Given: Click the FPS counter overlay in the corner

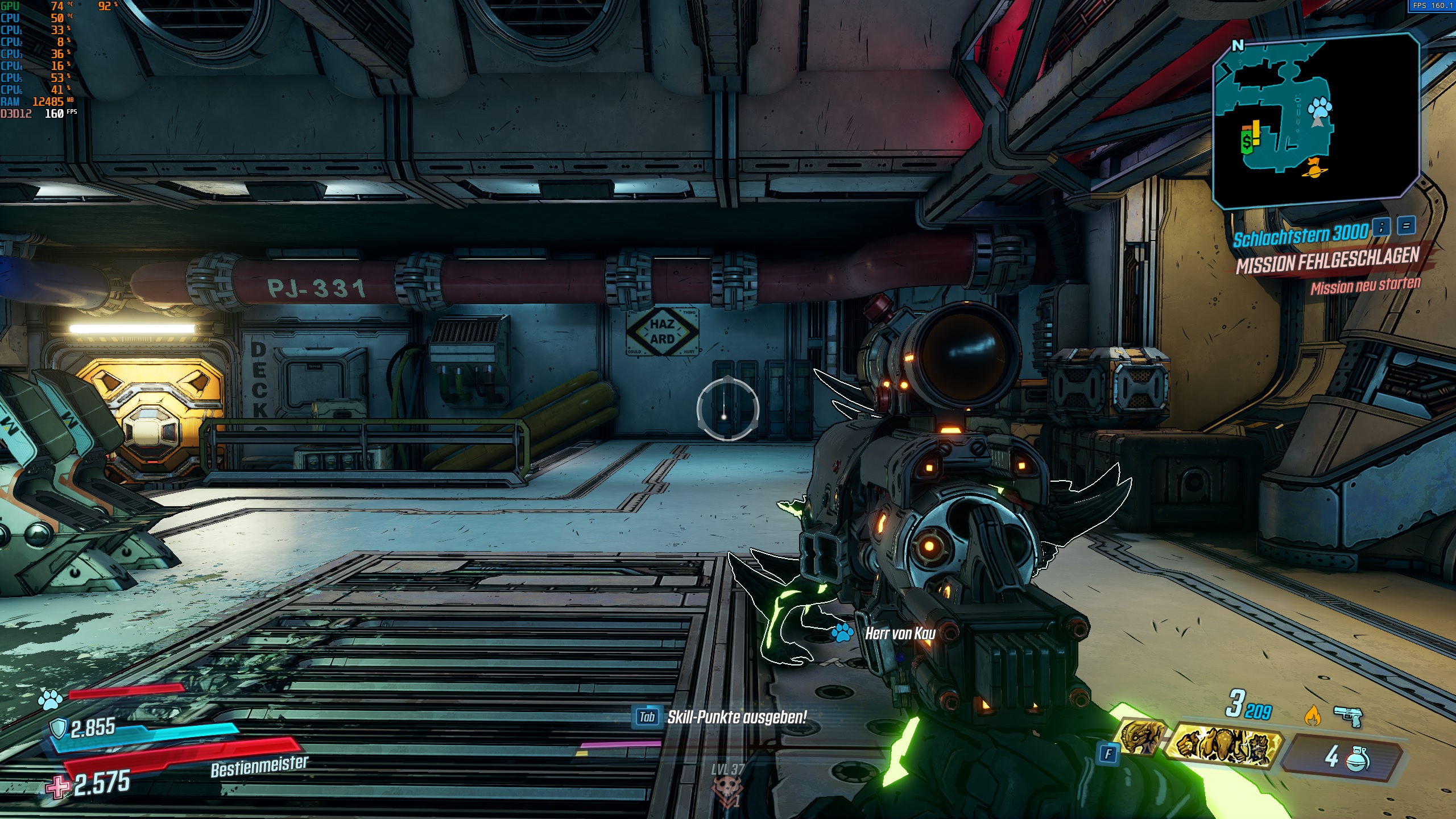Looking at the screenshot, I should click(1432, 6).
